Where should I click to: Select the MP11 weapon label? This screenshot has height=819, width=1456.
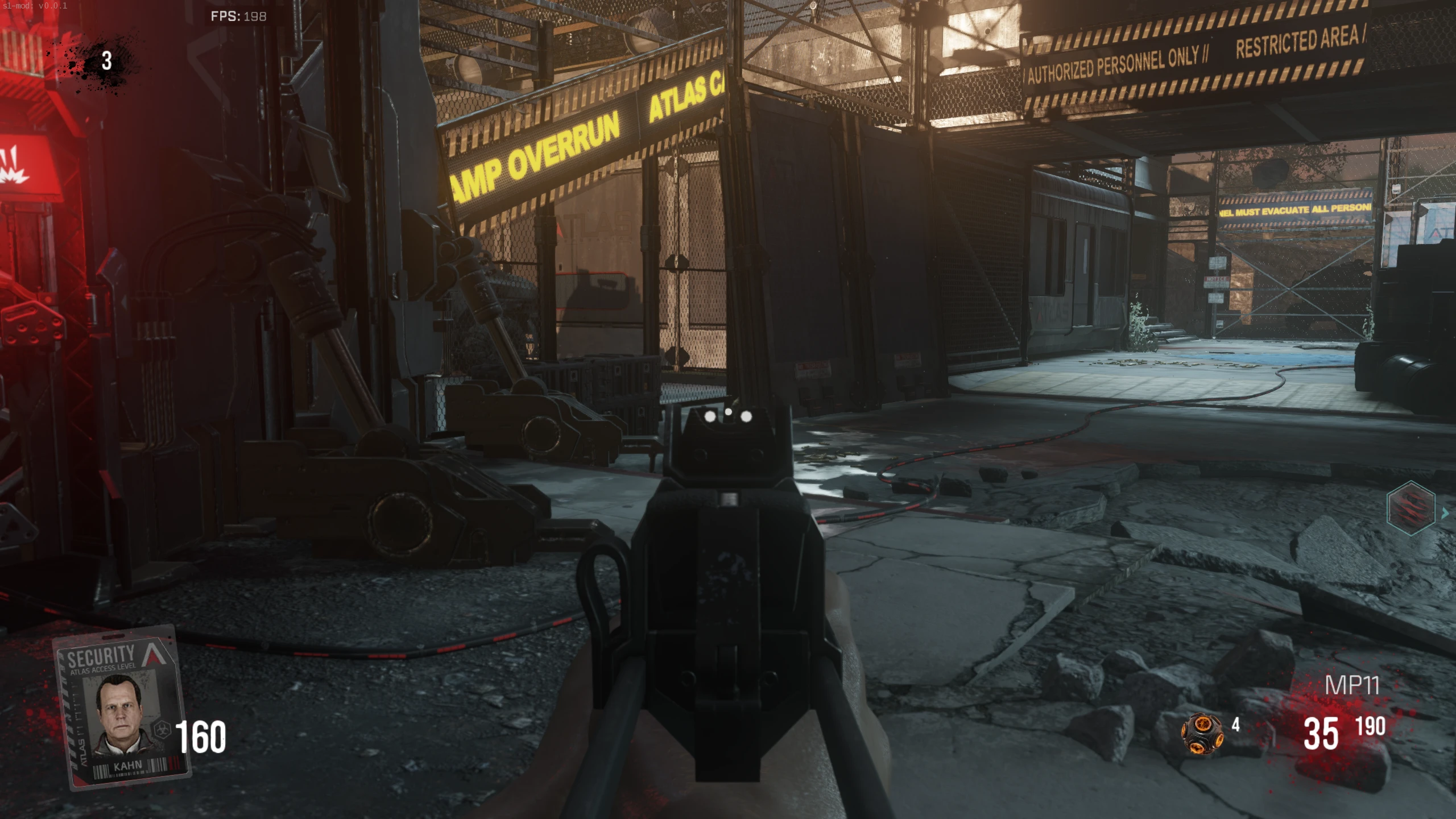pyautogui.click(x=1352, y=685)
